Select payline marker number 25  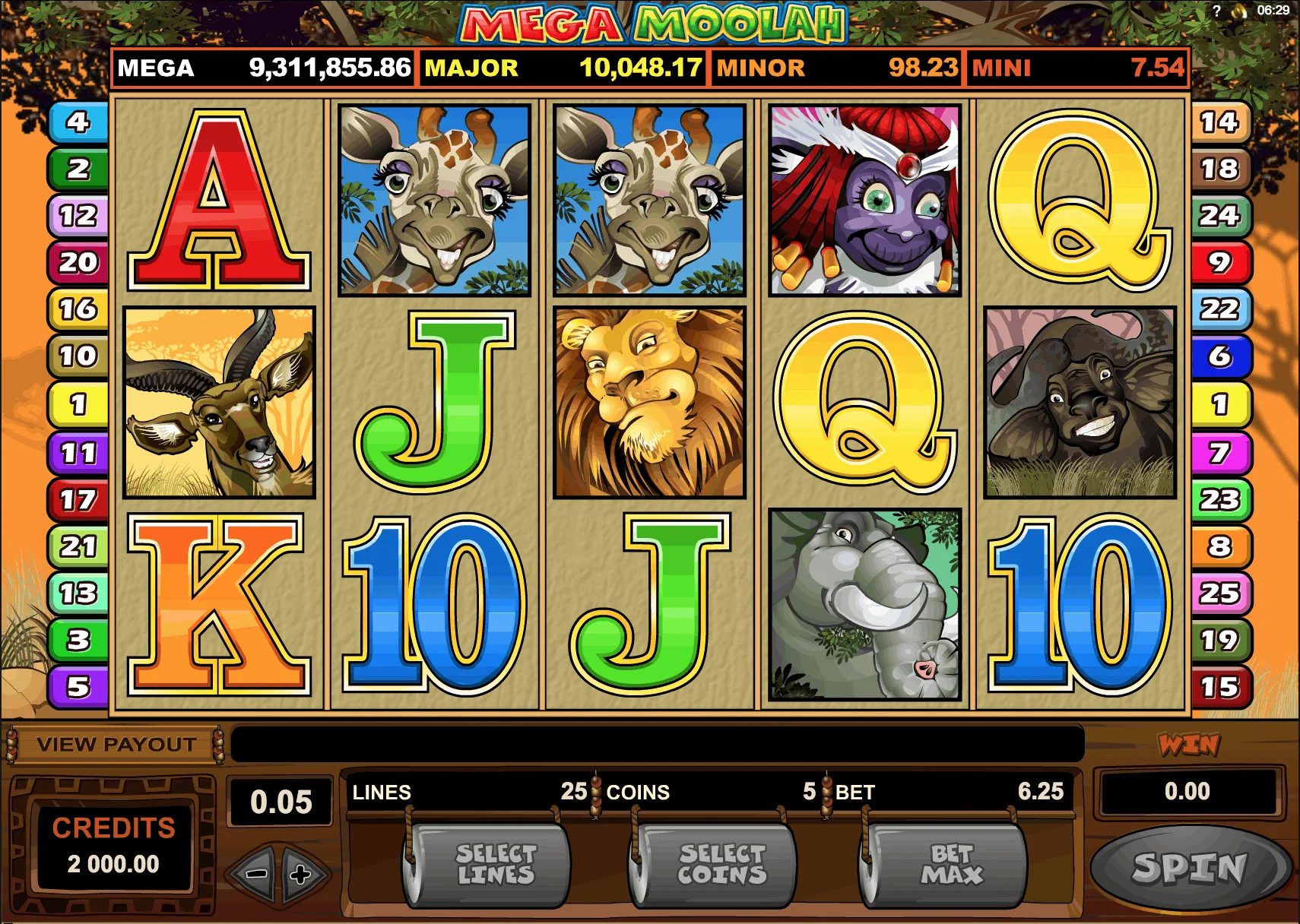pyautogui.click(x=1219, y=593)
